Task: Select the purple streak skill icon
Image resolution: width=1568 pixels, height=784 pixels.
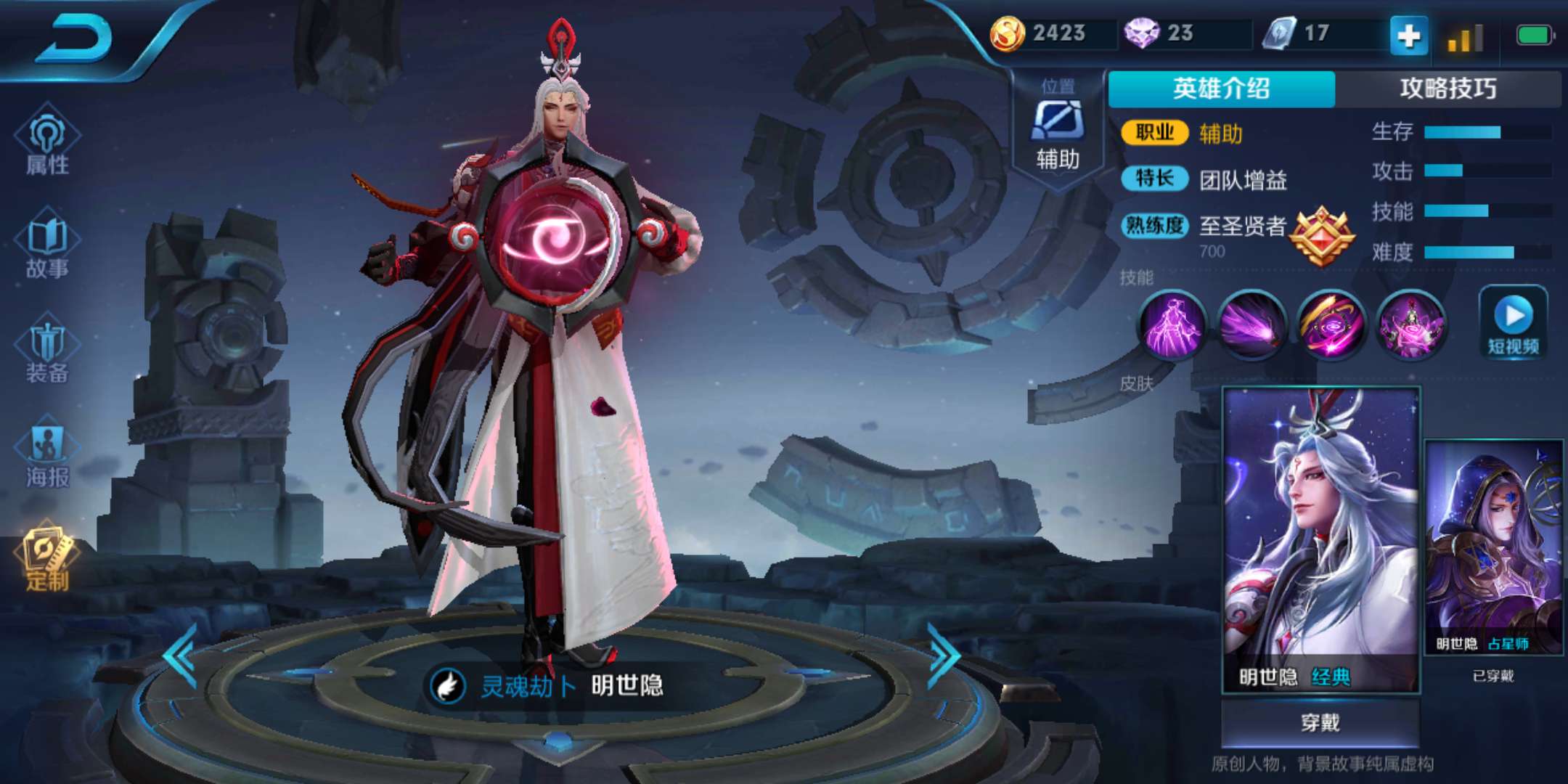Action: pyautogui.click(x=1251, y=324)
